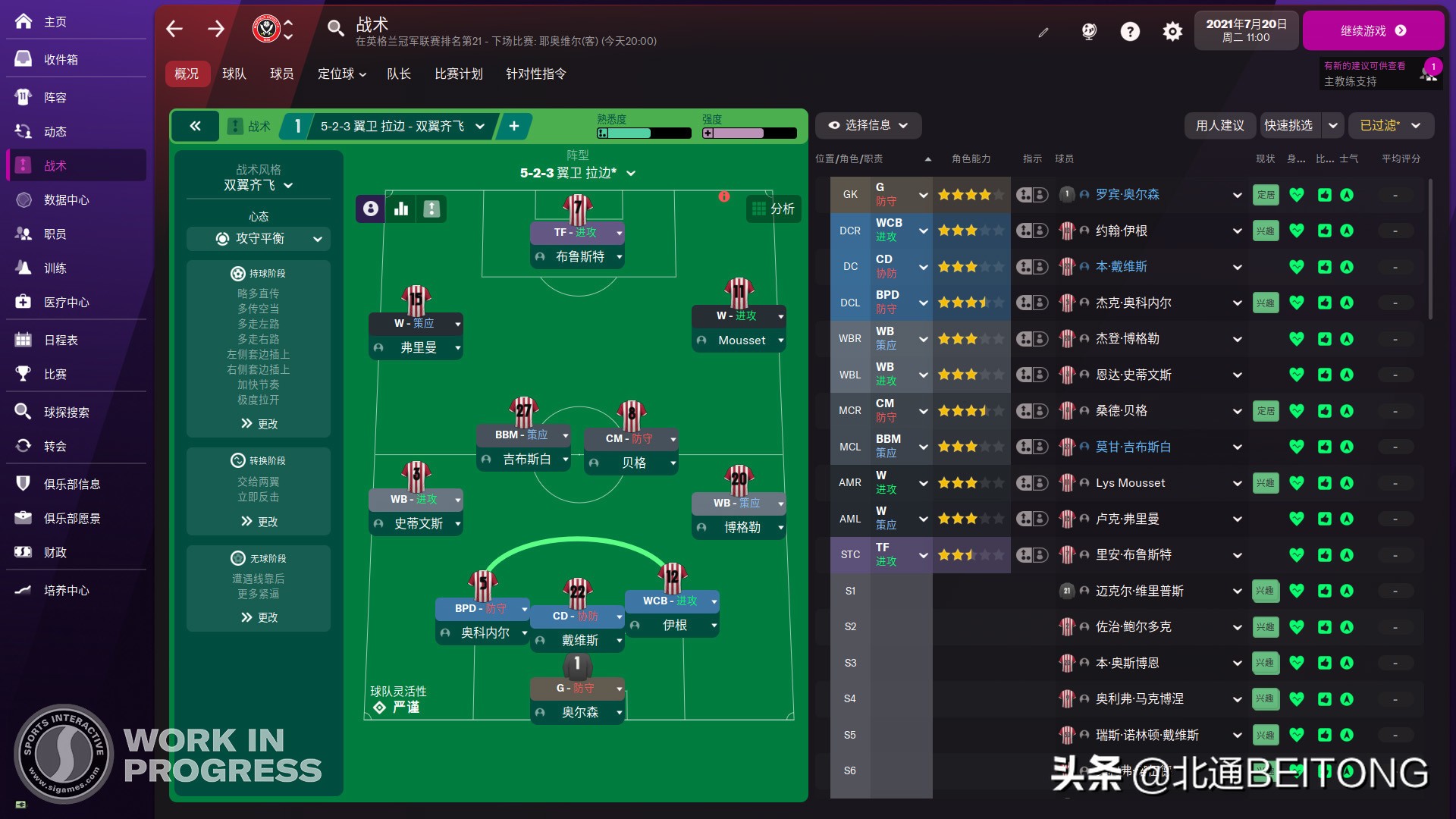Click the 分析 grid icon on the pitch

pos(773,209)
